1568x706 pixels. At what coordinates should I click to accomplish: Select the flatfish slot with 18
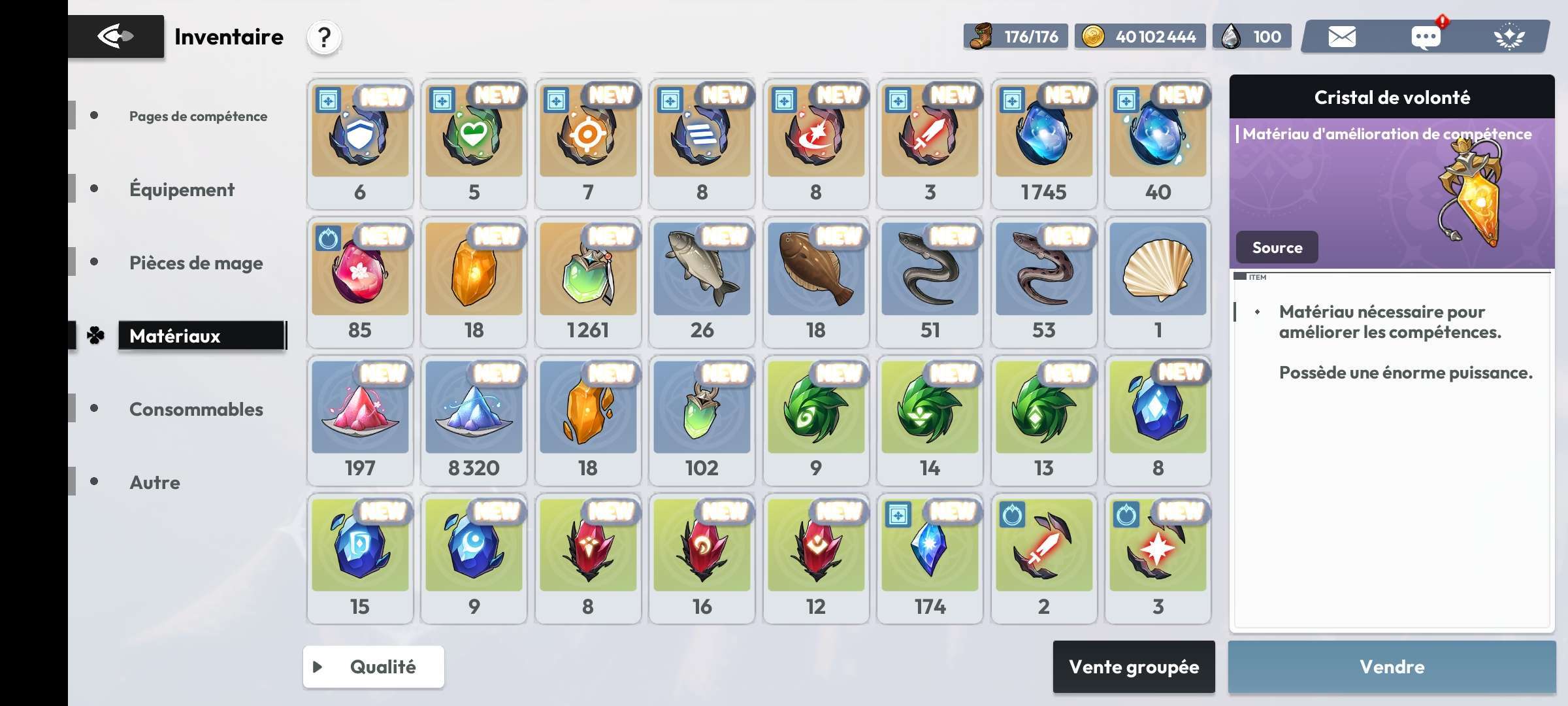pyautogui.click(x=815, y=282)
